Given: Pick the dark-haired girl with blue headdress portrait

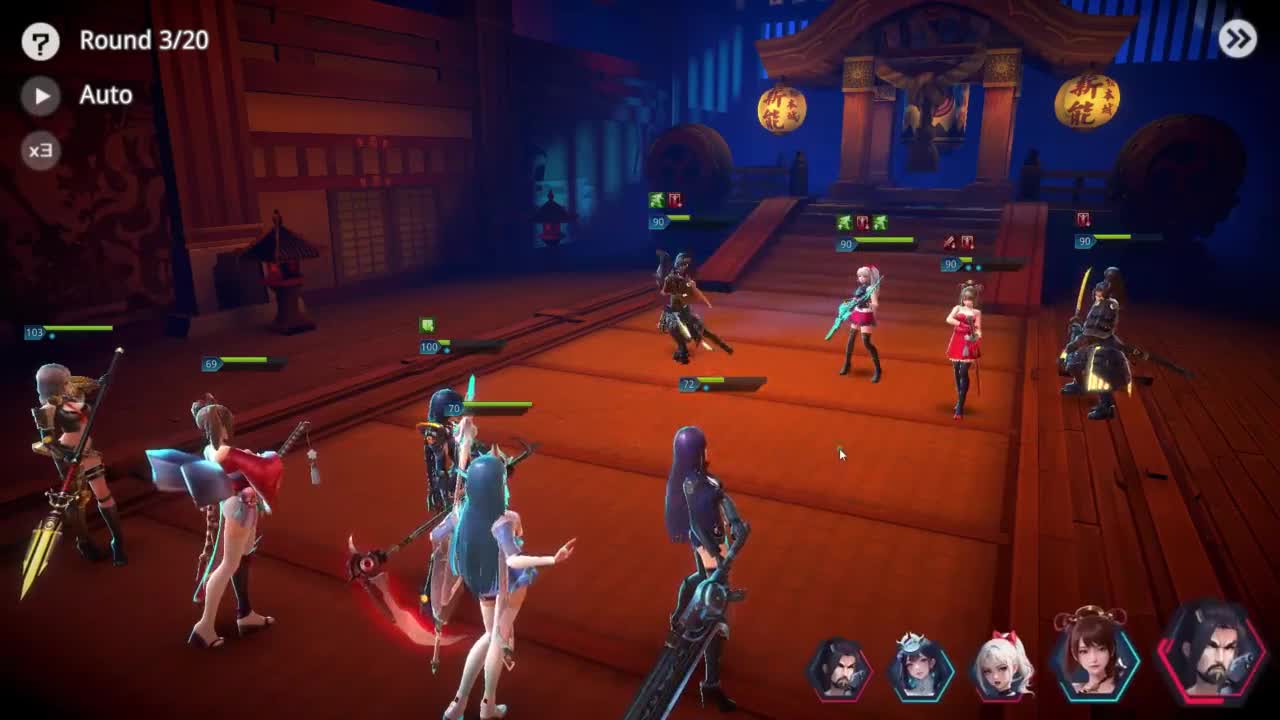Looking at the screenshot, I should tap(921, 666).
